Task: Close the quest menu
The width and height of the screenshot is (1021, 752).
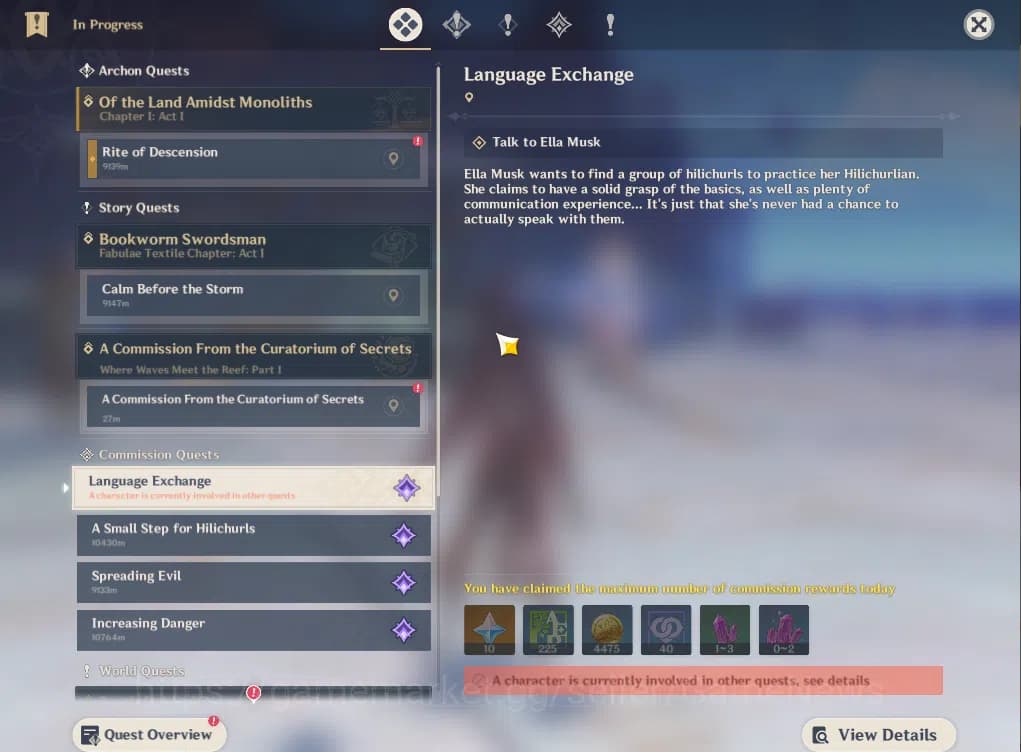Action: (978, 25)
